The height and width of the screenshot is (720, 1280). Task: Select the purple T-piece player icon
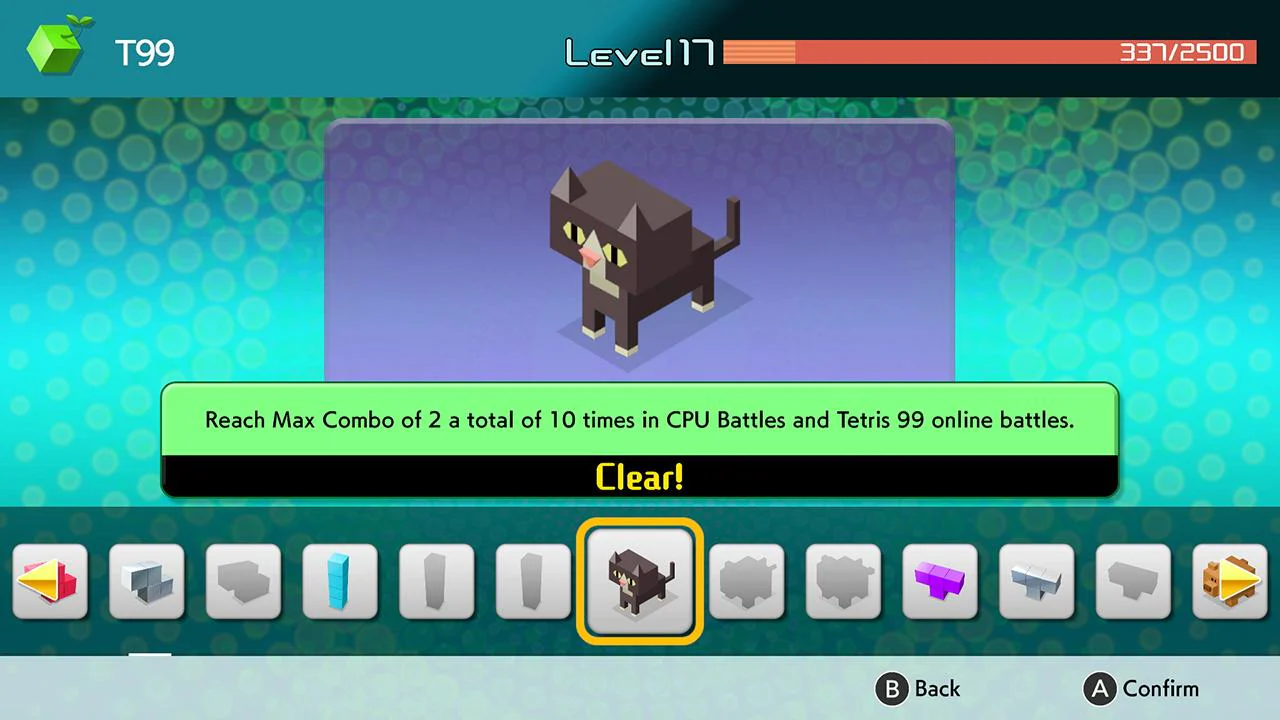tap(940, 580)
